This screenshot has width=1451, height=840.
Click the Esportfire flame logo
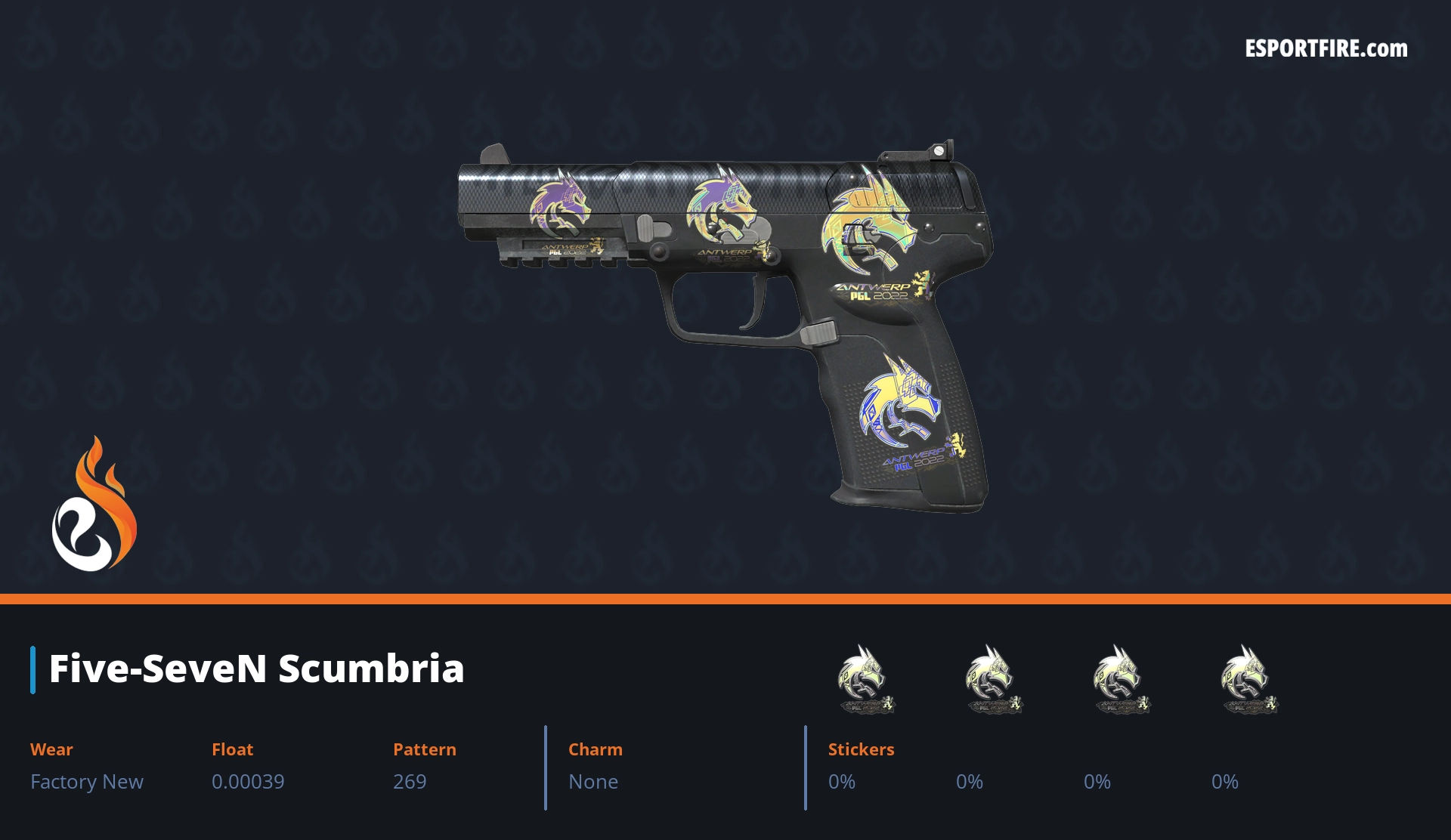[94, 505]
